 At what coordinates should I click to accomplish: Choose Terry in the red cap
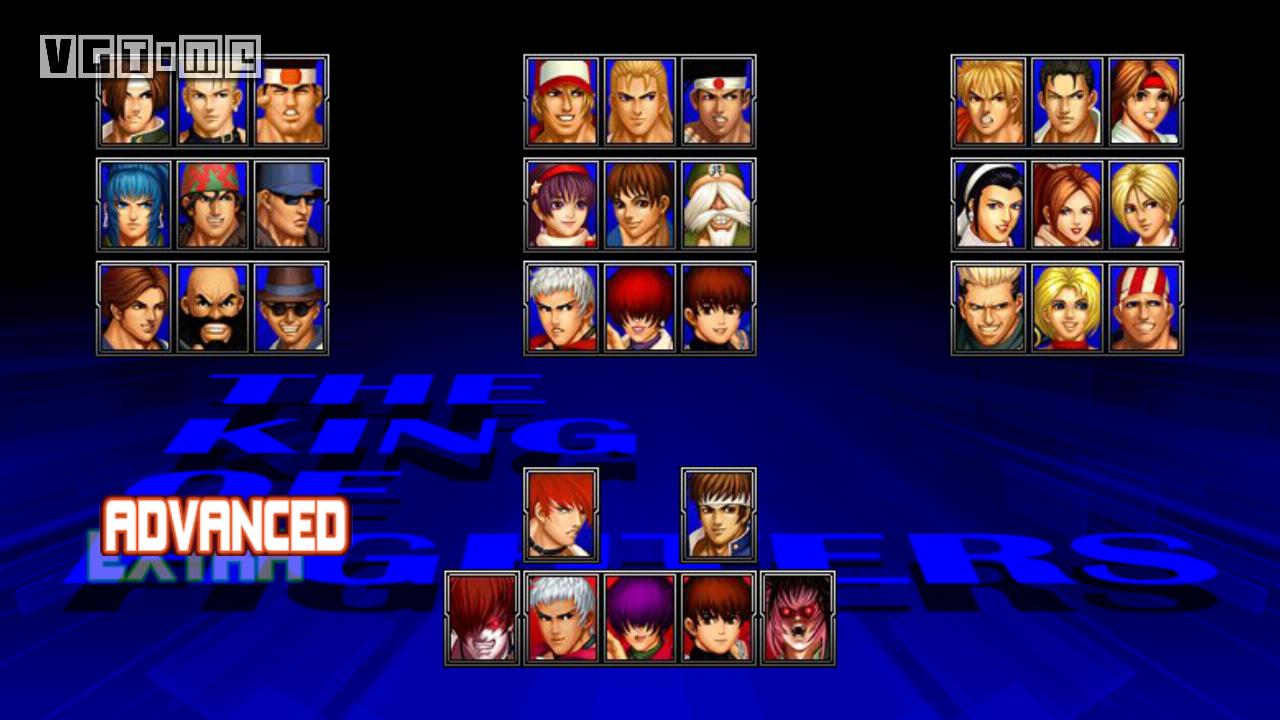562,102
